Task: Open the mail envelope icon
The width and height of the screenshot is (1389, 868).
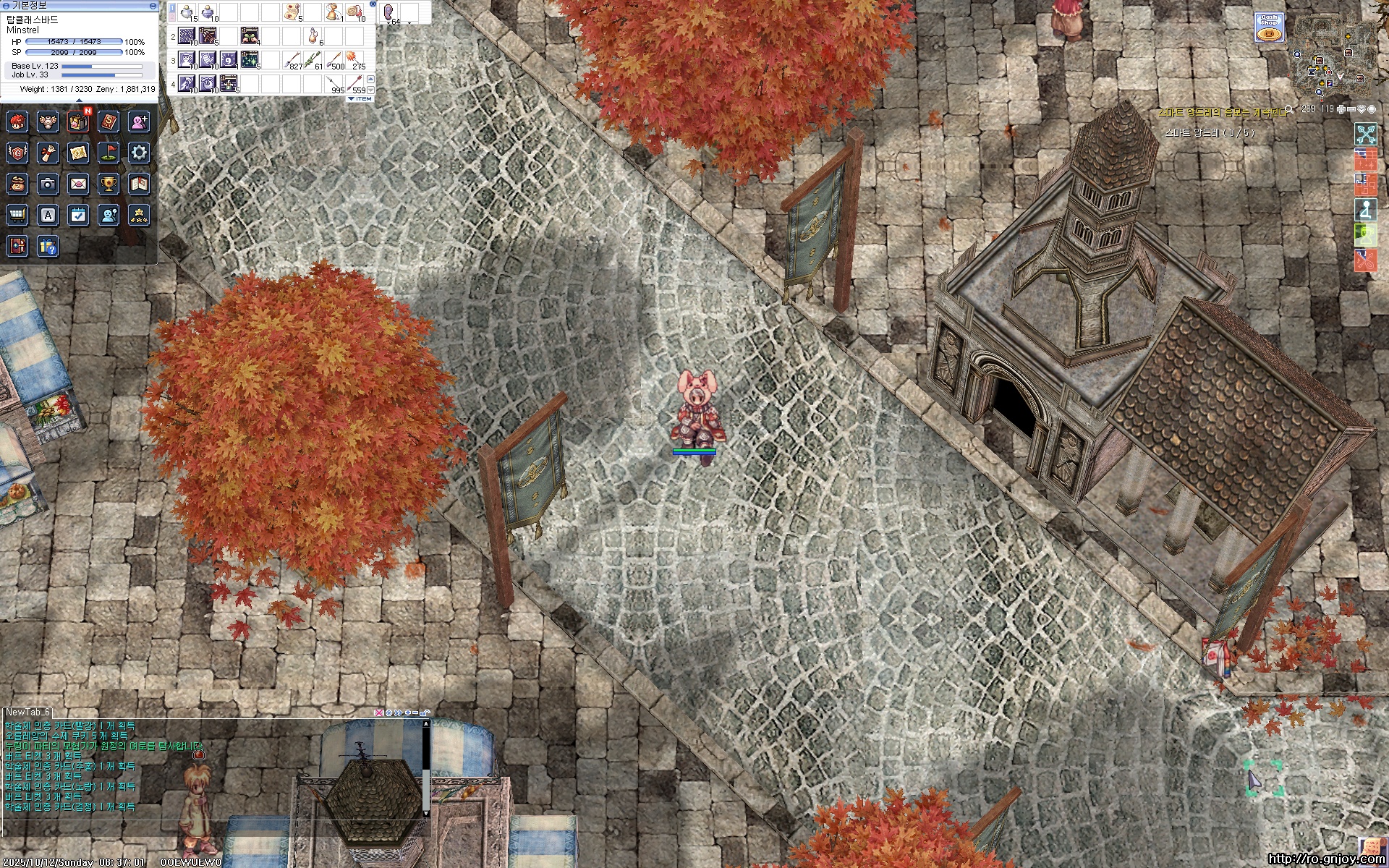Action: [78, 184]
